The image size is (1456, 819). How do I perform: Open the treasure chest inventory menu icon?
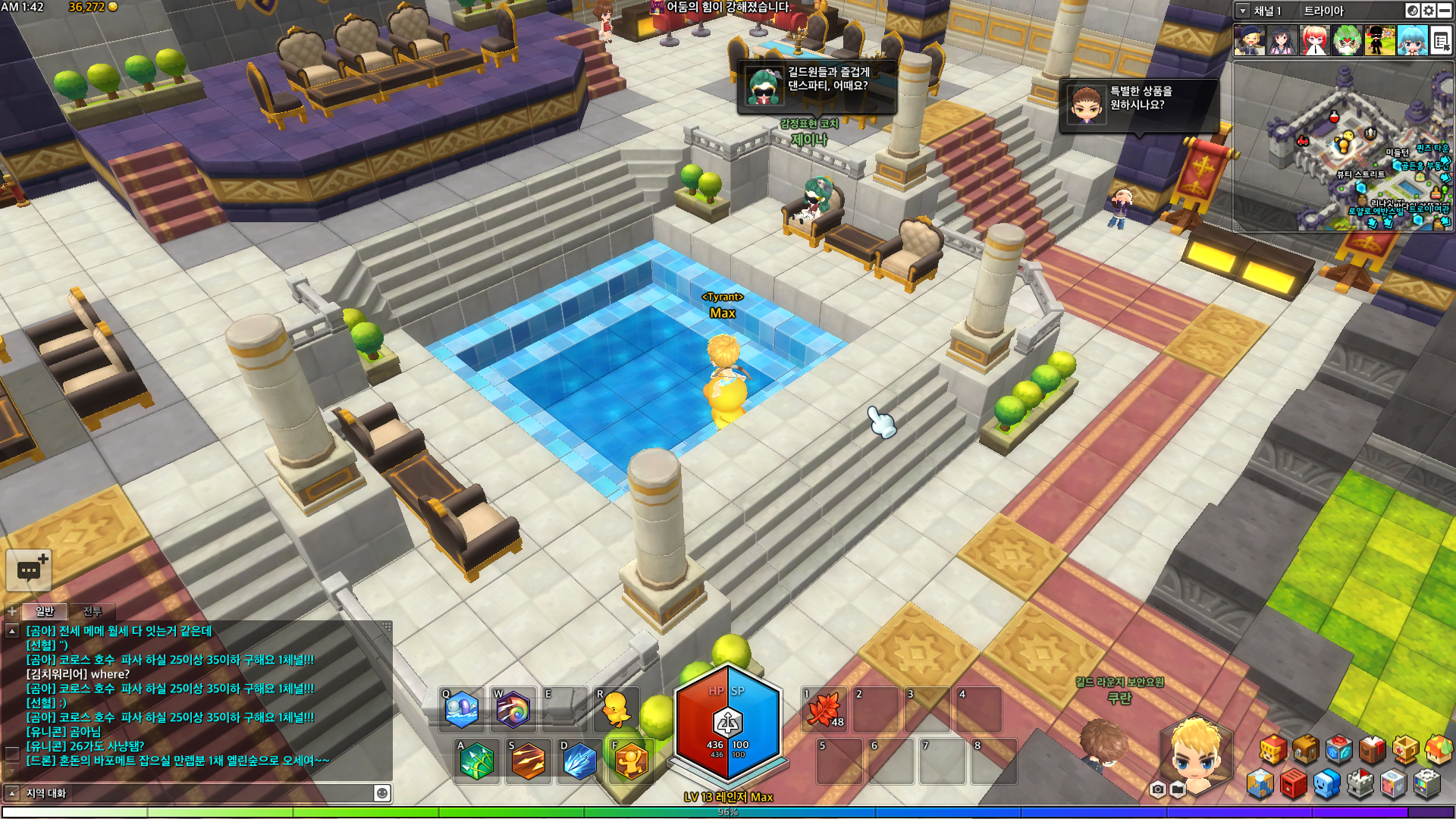point(1305,750)
